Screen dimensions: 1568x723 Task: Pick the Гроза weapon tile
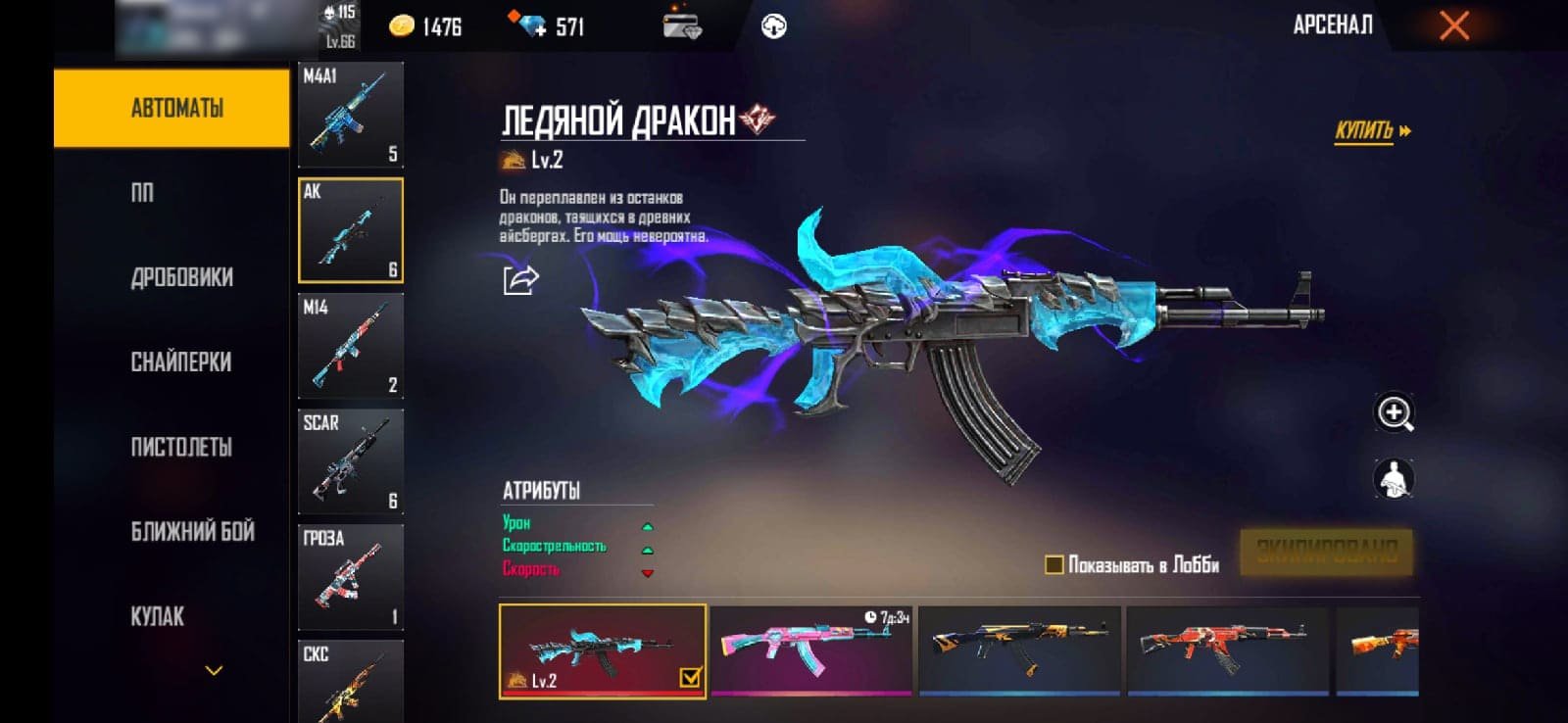coord(350,577)
